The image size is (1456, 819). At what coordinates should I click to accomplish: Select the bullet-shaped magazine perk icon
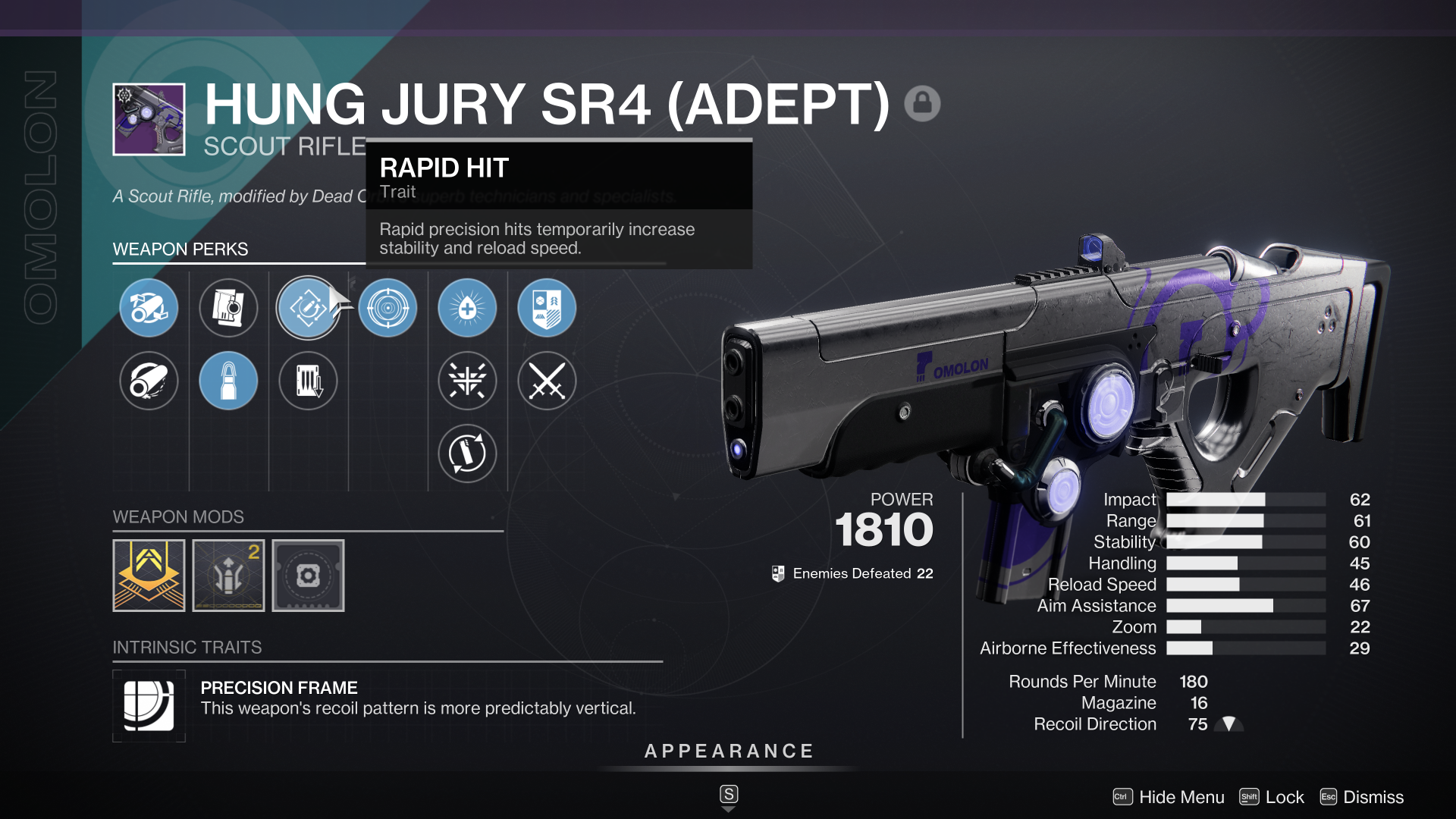tap(228, 381)
